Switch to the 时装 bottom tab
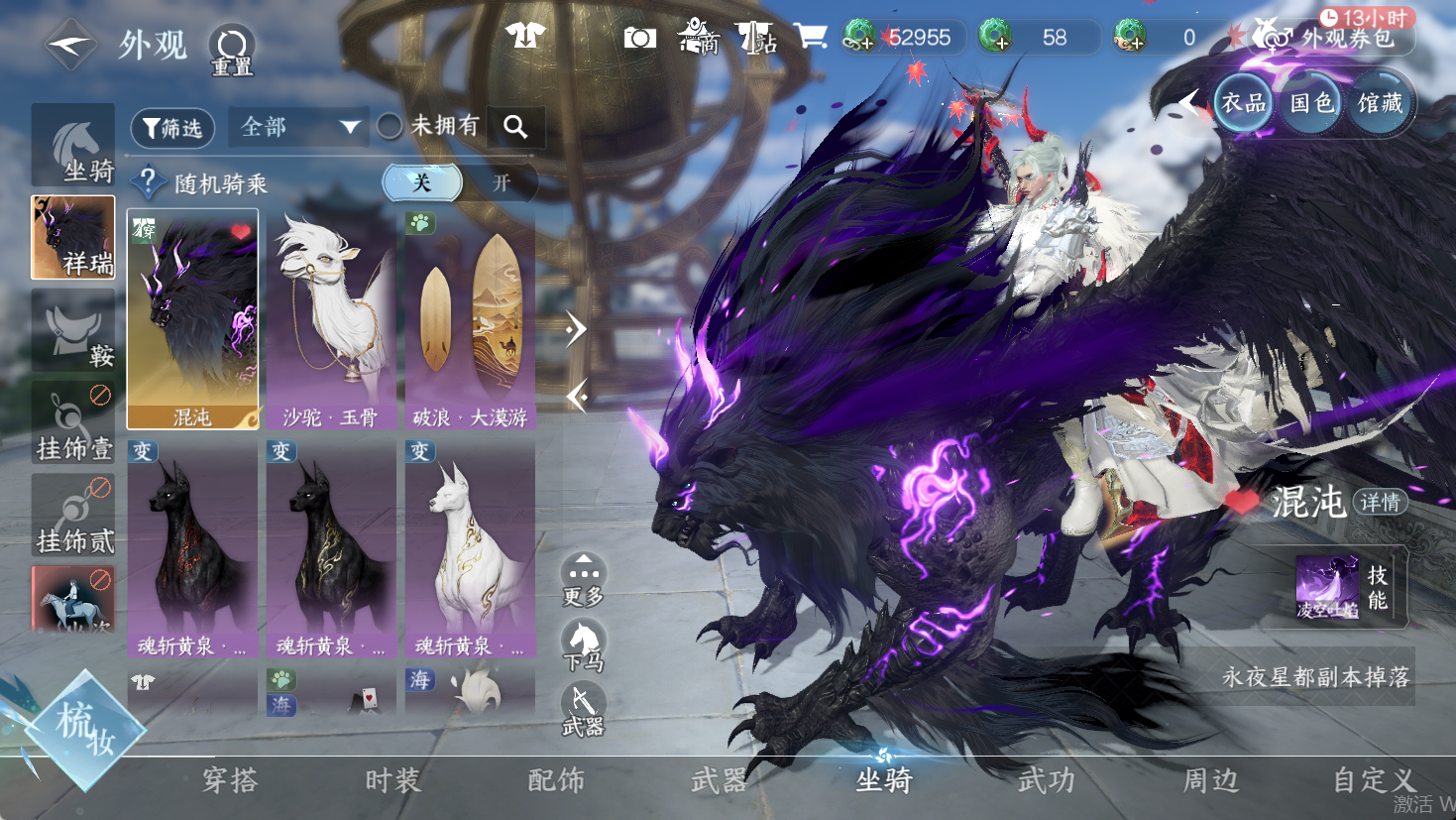 click(392, 781)
